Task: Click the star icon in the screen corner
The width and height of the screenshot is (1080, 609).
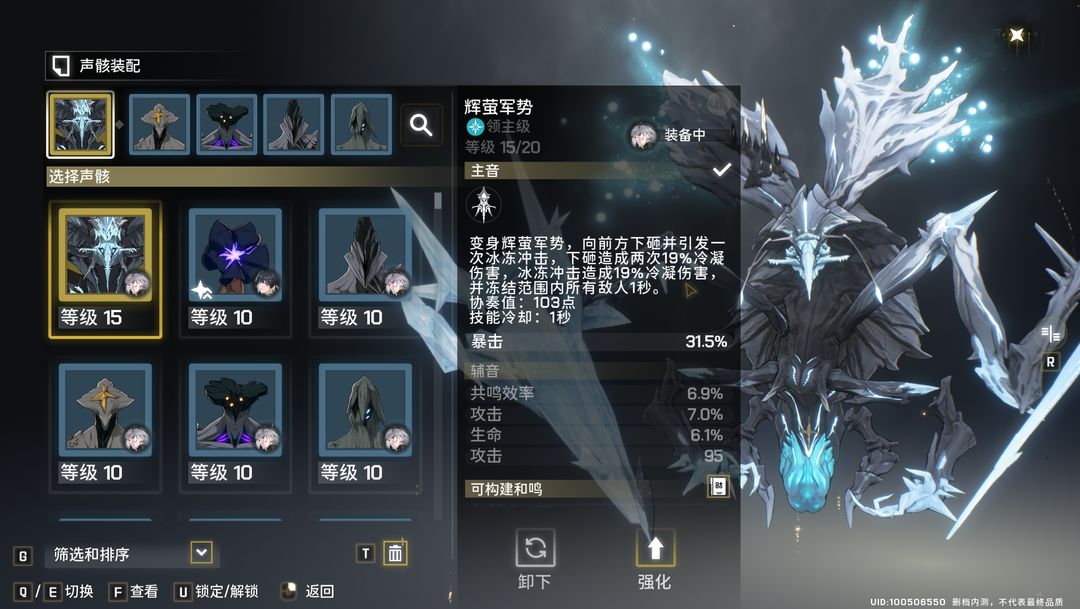Action: click(1017, 35)
